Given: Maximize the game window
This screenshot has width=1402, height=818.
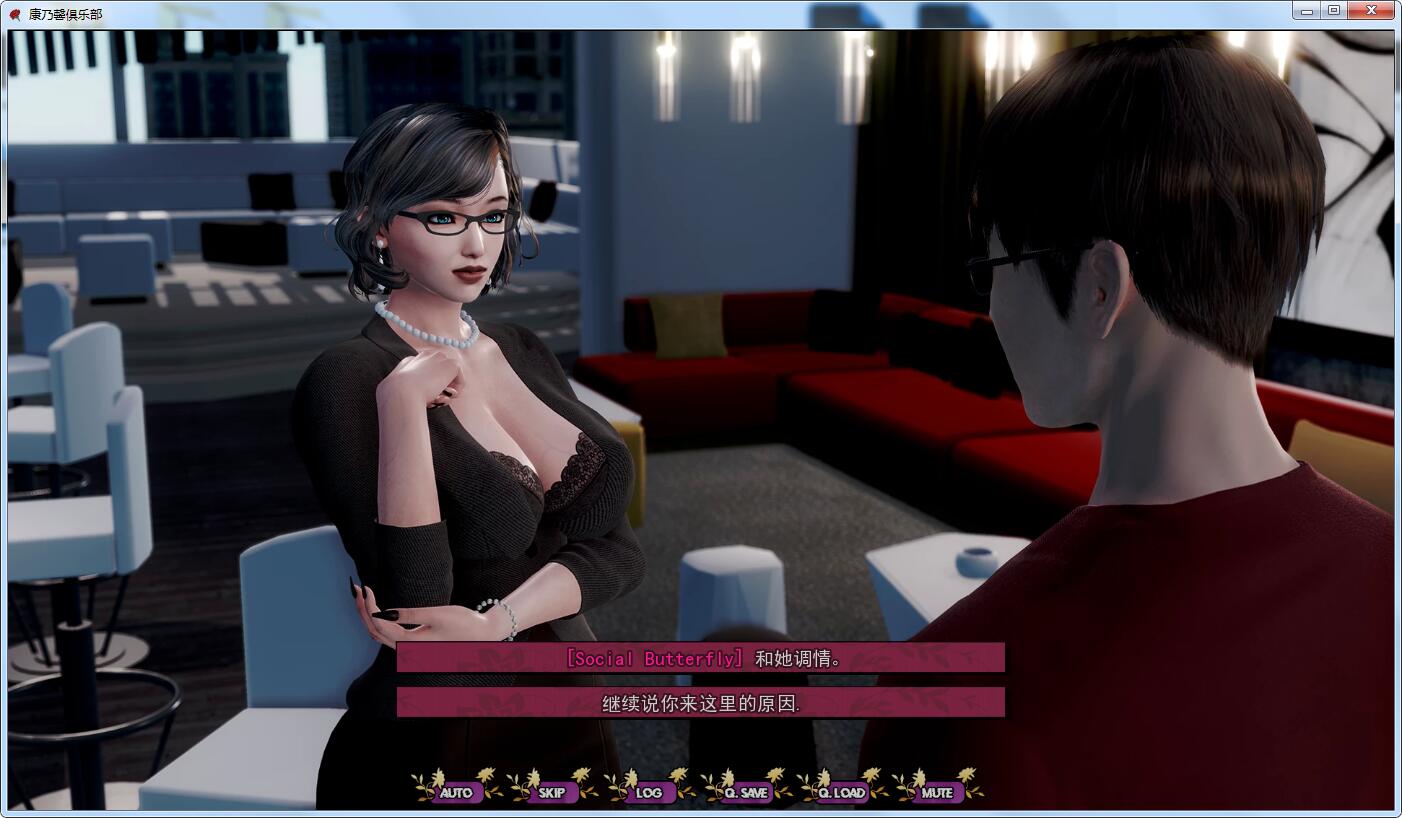Looking at the screenshot, I should point(1334,10).
